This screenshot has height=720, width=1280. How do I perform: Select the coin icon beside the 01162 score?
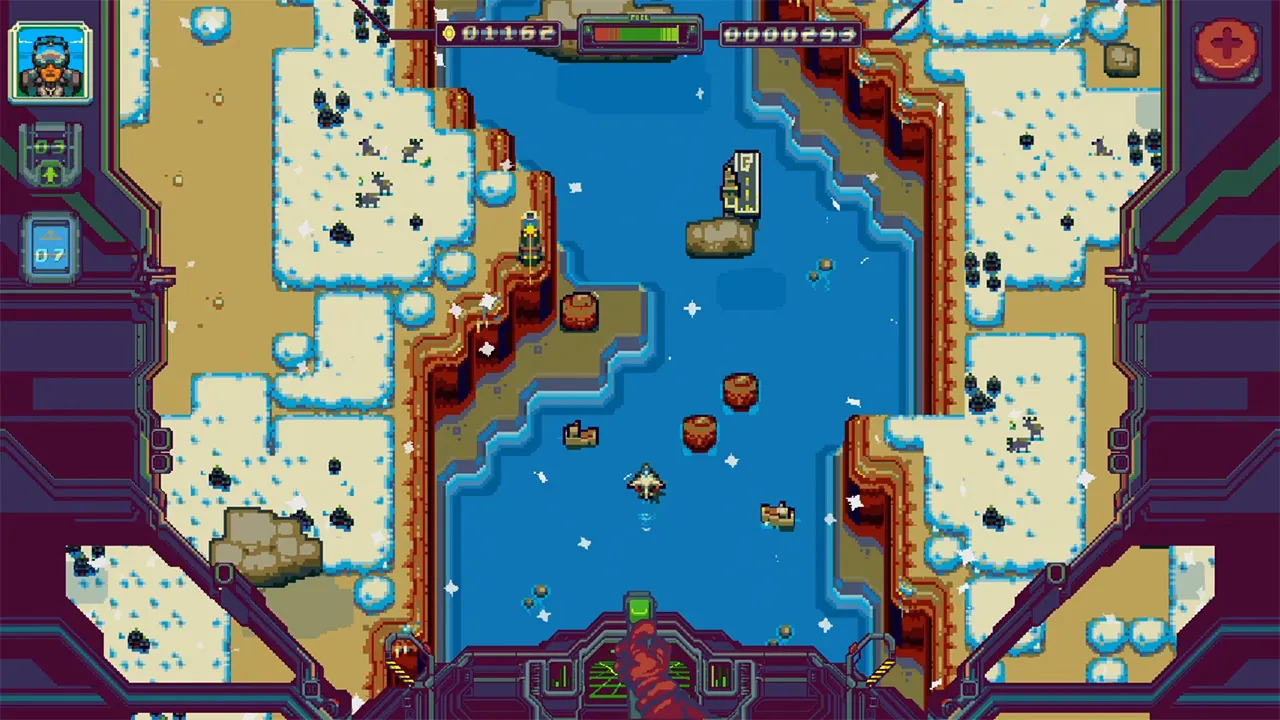coord(451,33)
